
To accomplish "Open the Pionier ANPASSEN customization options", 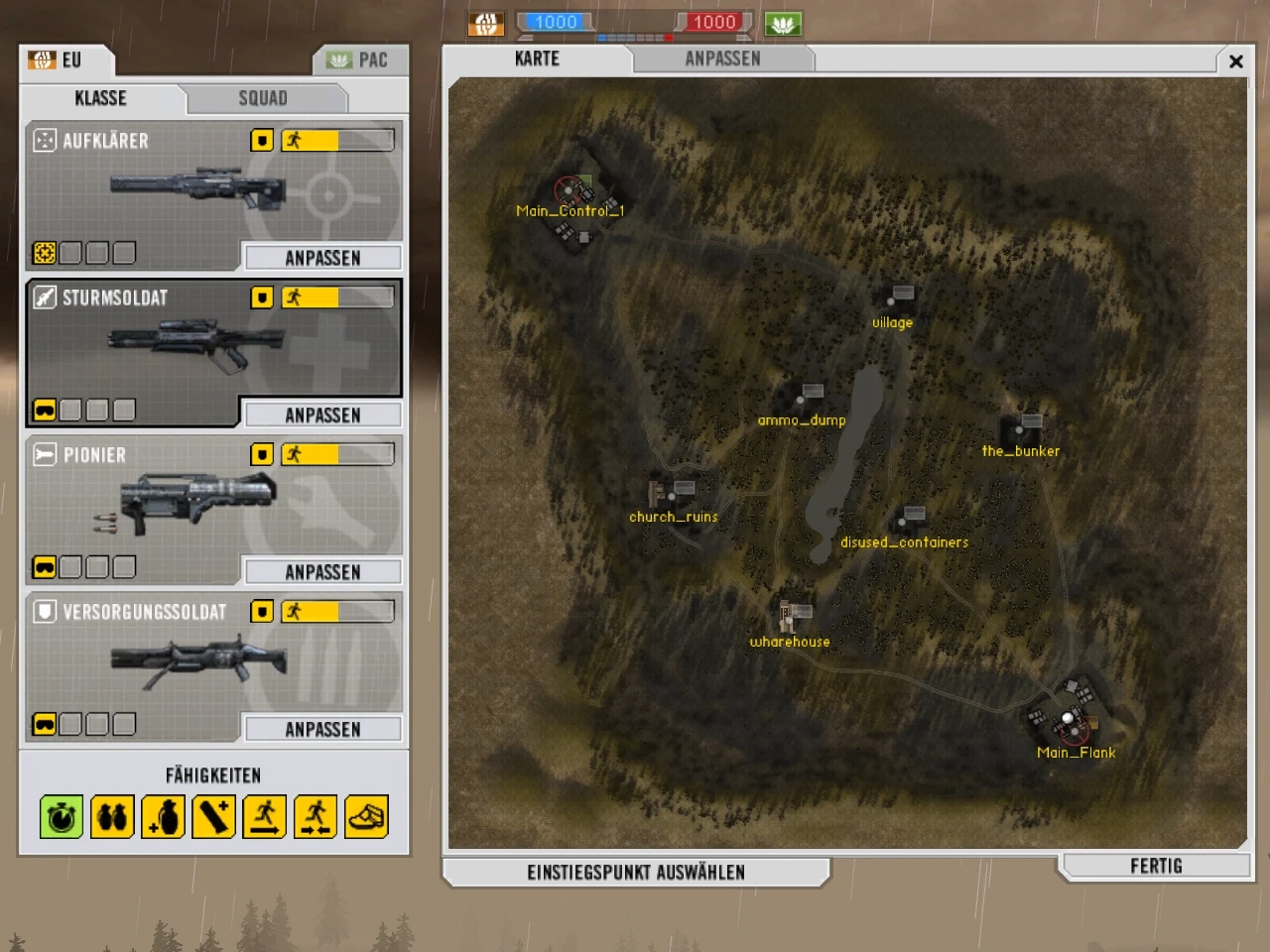I will click(x=322, y=571).
